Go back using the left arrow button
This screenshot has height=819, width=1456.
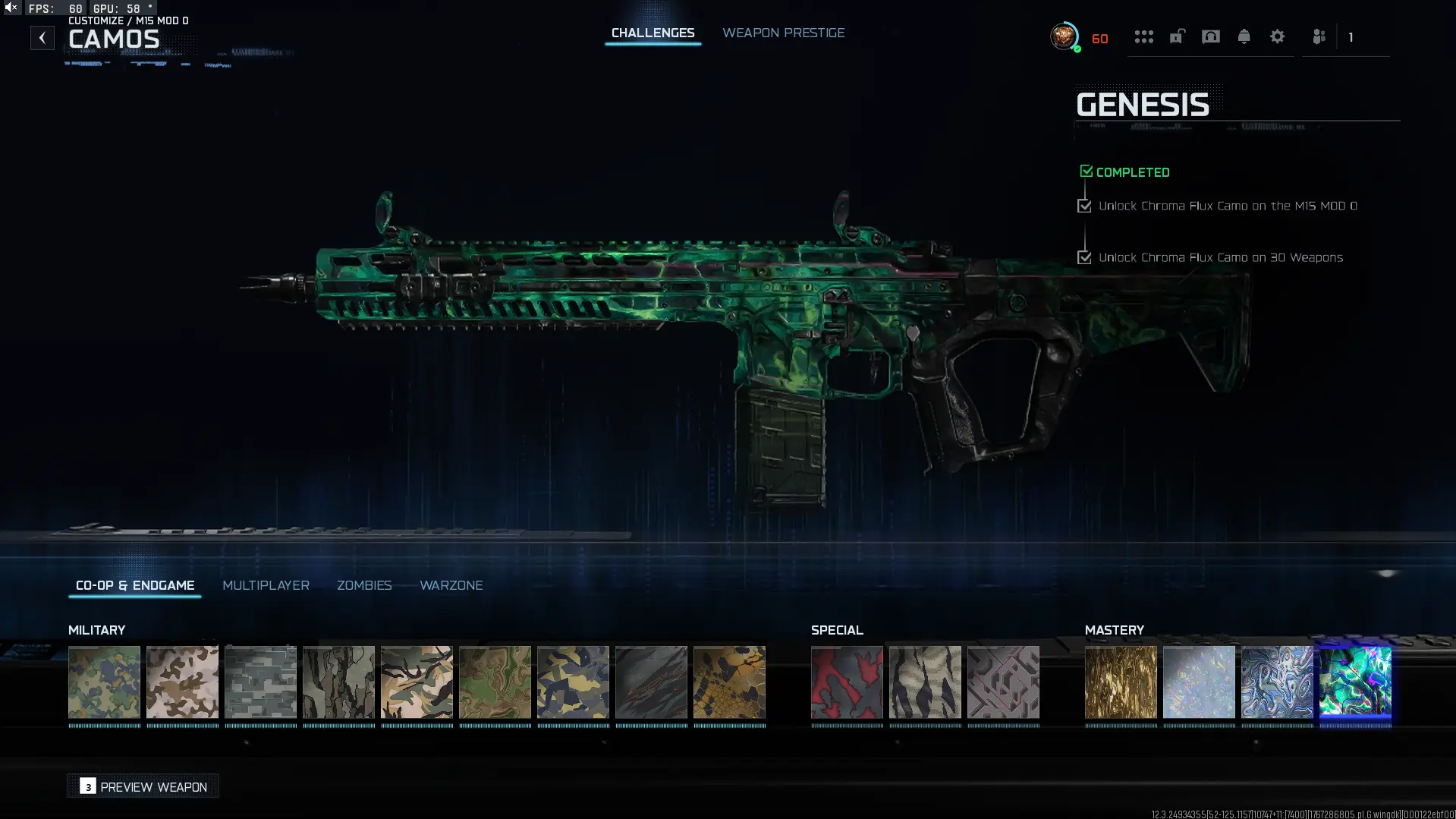42,37
